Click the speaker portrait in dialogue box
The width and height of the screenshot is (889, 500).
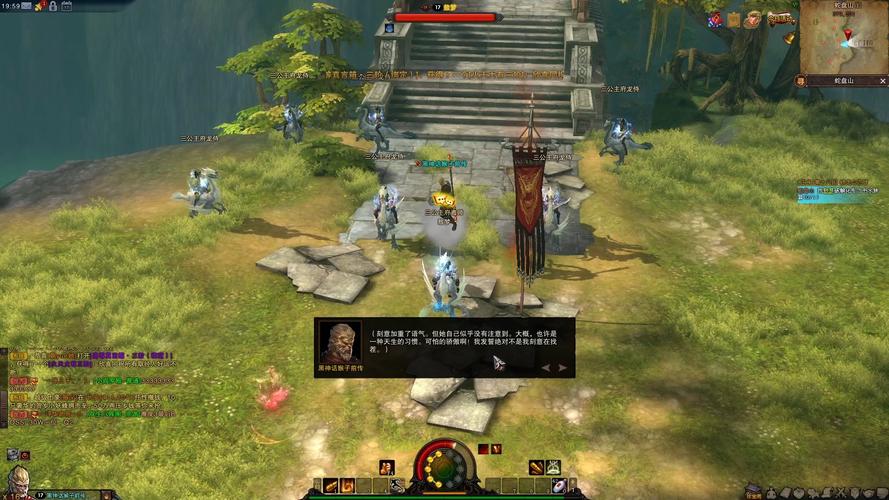[340, 343]
